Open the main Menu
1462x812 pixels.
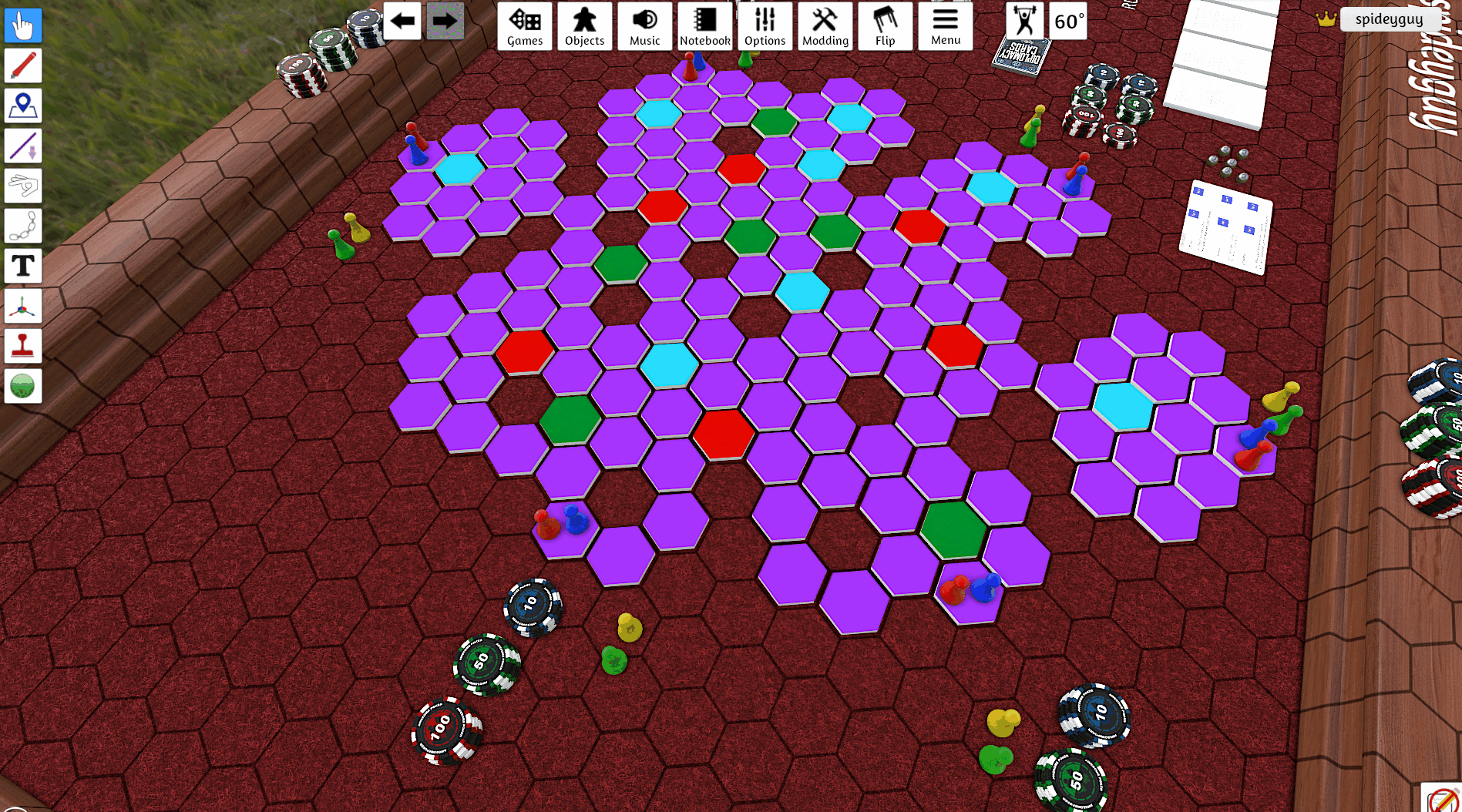pos(946,25)
